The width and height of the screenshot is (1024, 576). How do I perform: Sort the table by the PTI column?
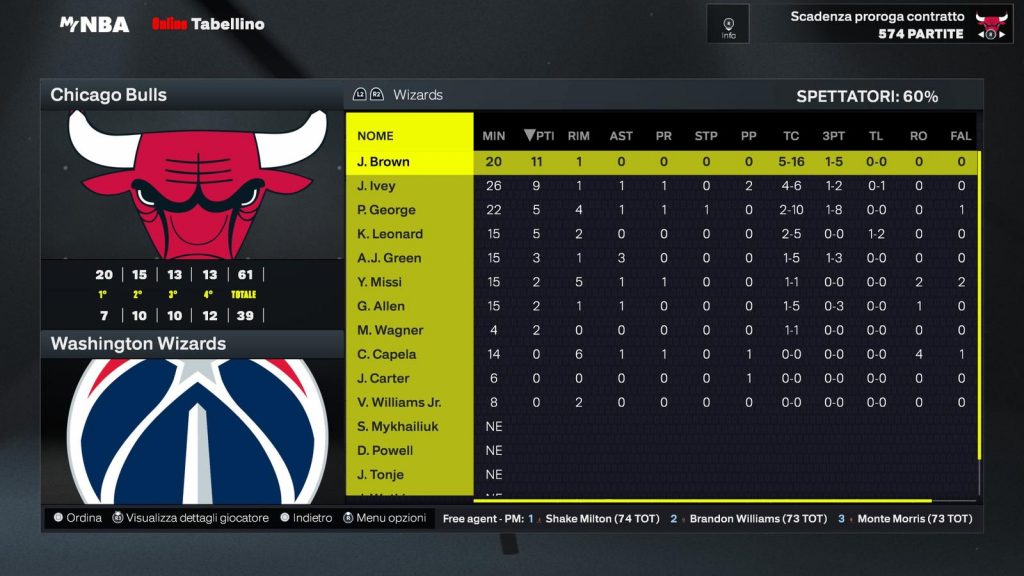click(539, 136)
